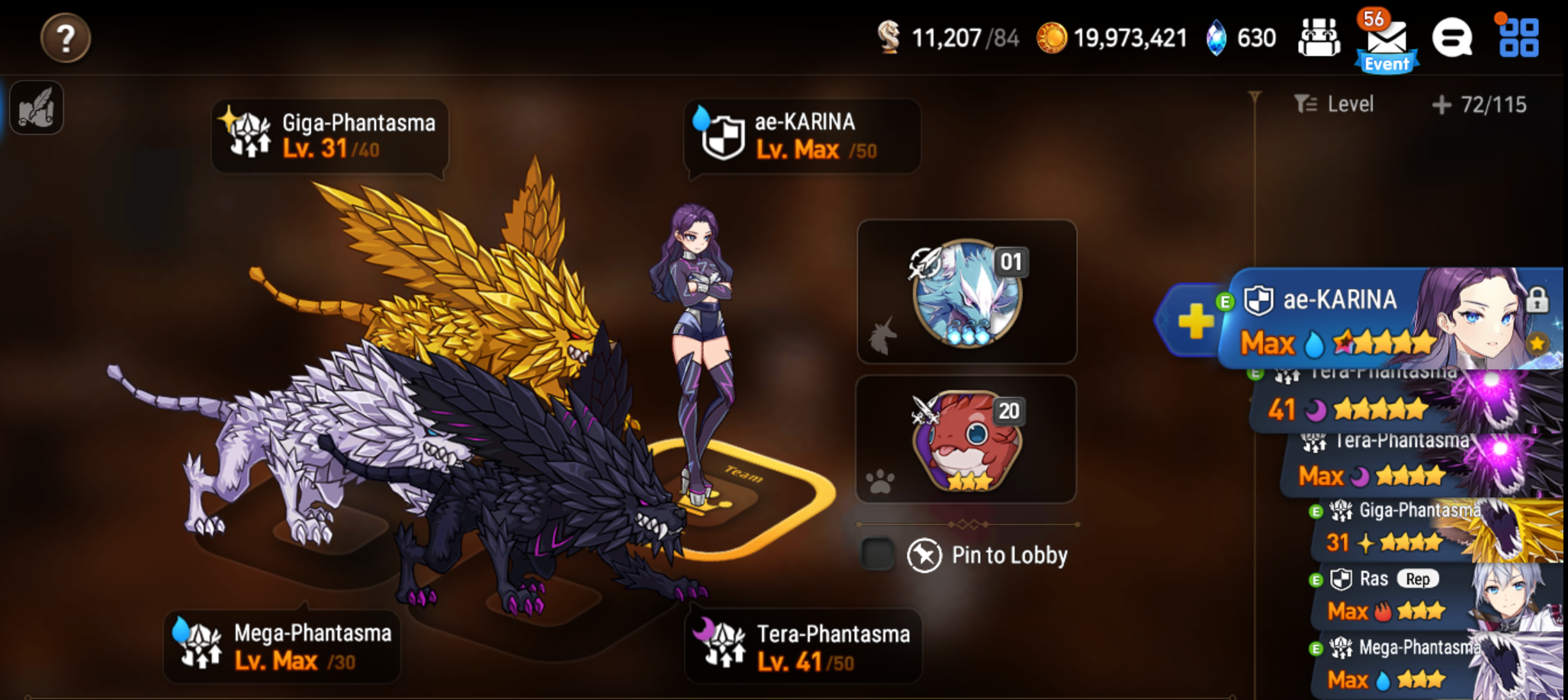This screenshot has width=1568, height=700.
Task: Click the plus next to 72/115 counter
Action: pos(1440,105)
